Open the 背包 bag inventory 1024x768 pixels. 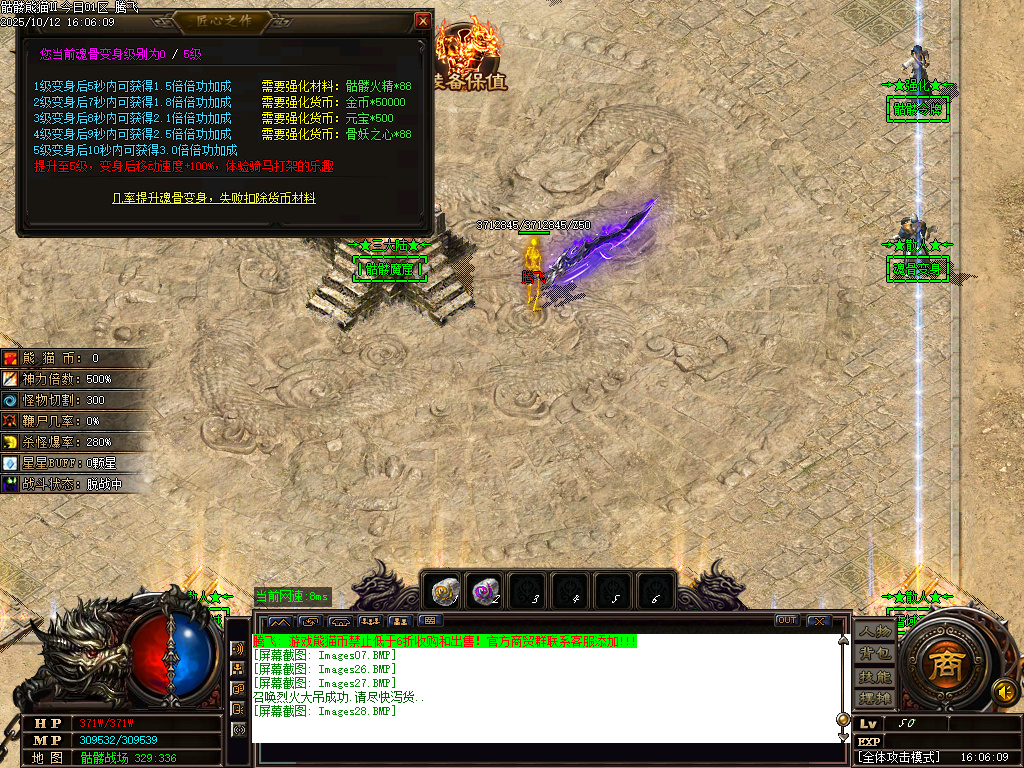[x=875, y=654]
